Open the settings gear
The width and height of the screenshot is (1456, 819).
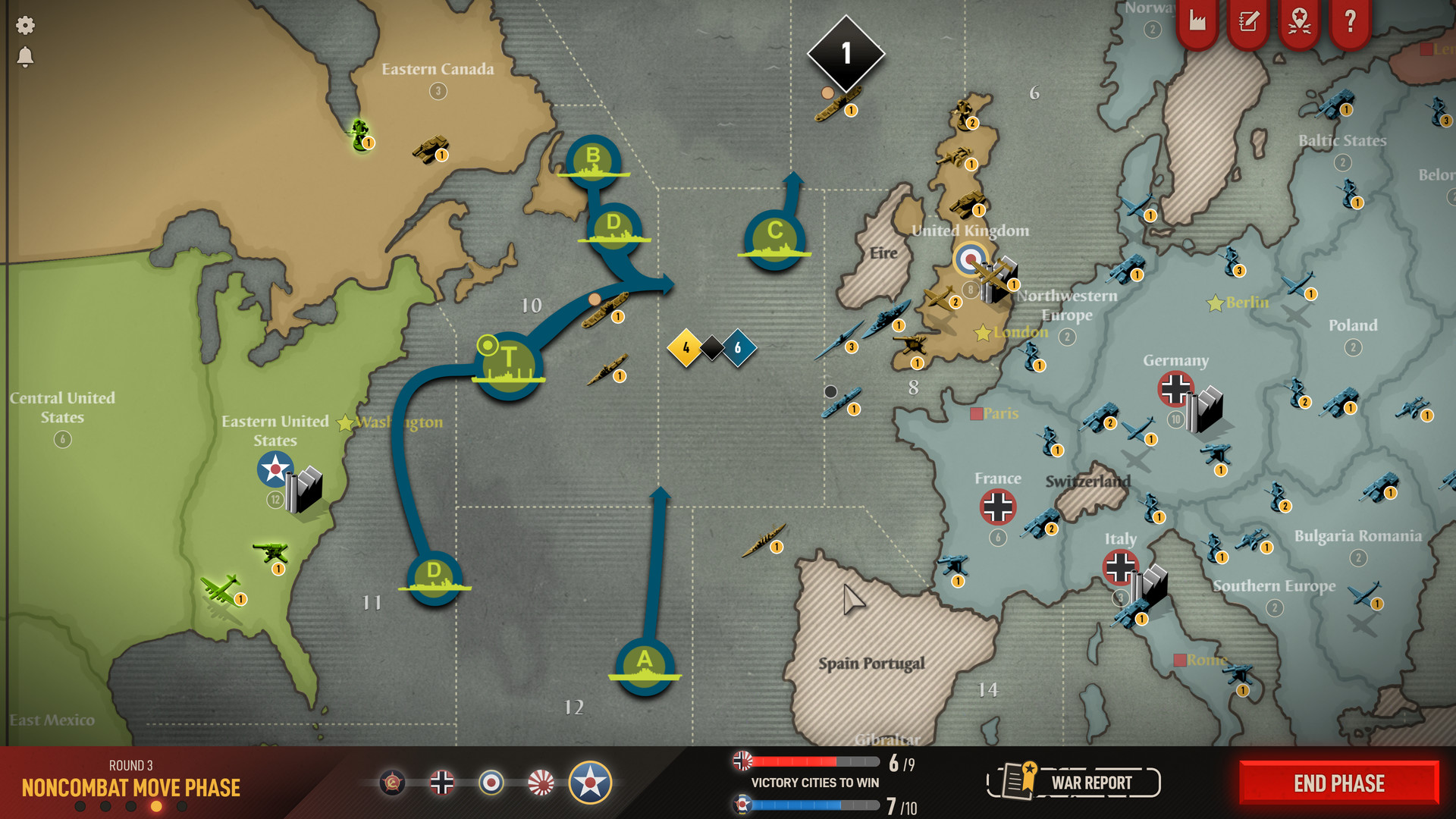coord(25,25)
